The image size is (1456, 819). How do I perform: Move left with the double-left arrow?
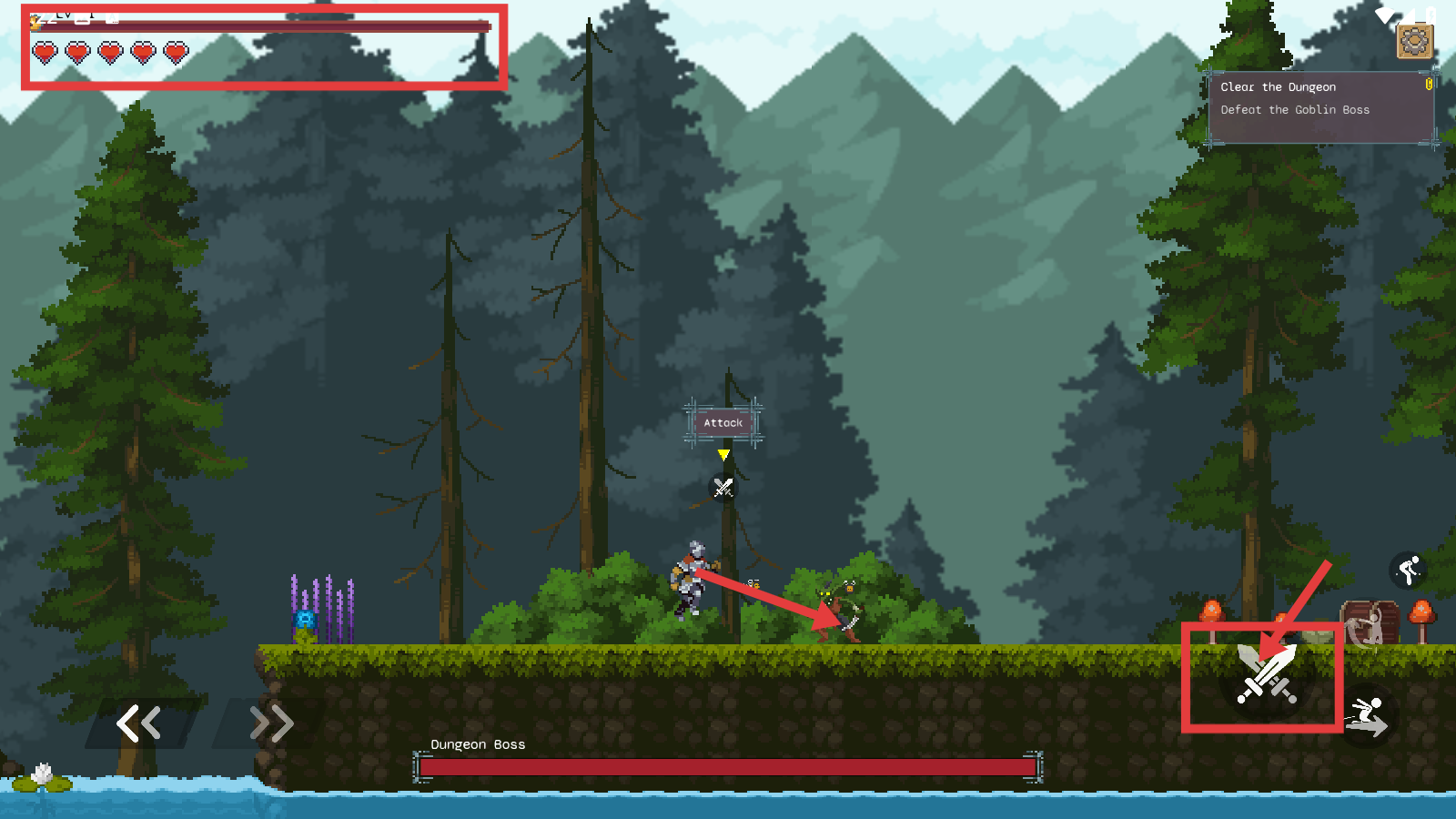point(139,723)
